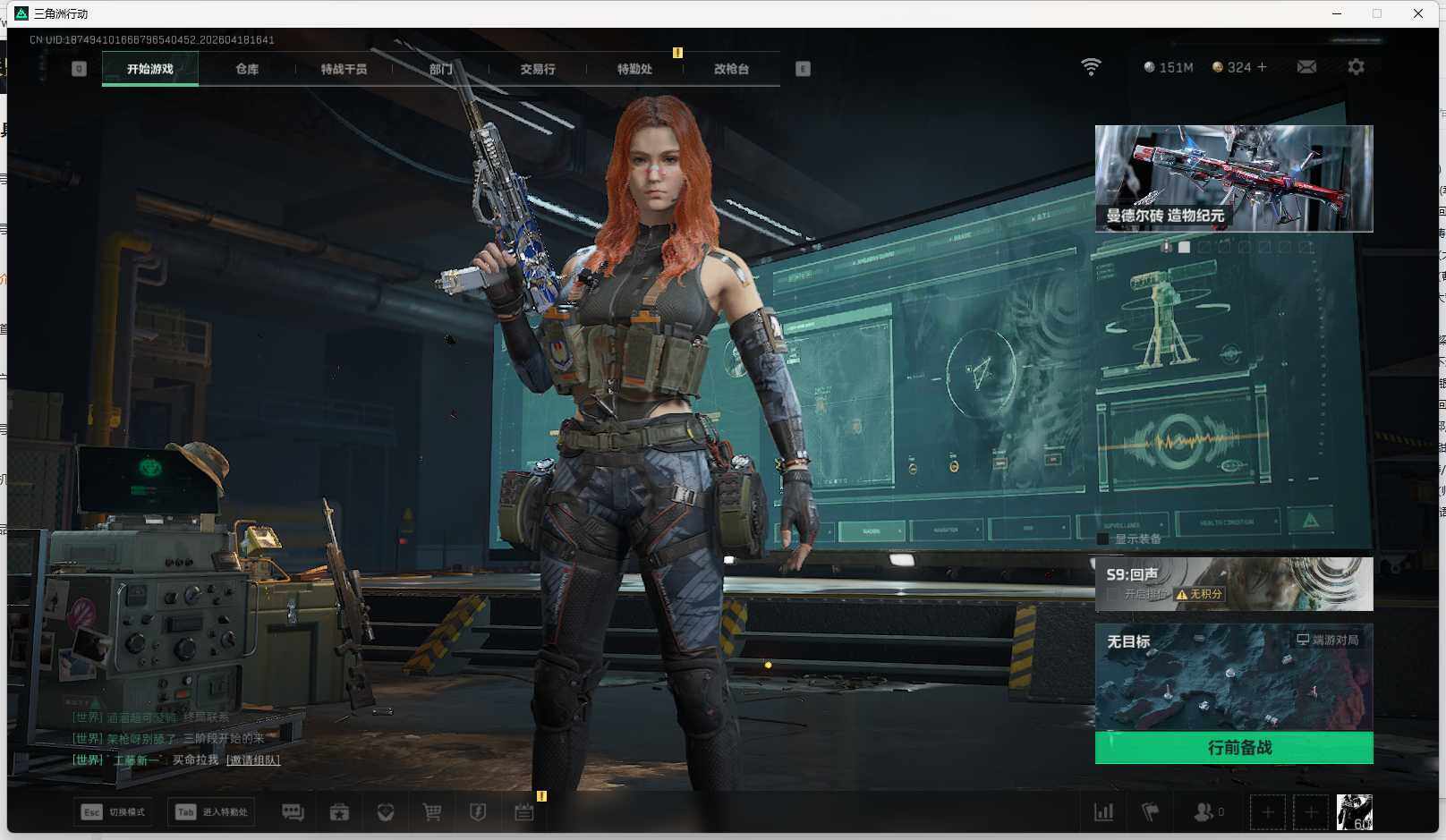Add currency with the plus beside 324
1446x840 pixels.
tap(1262, 67)
